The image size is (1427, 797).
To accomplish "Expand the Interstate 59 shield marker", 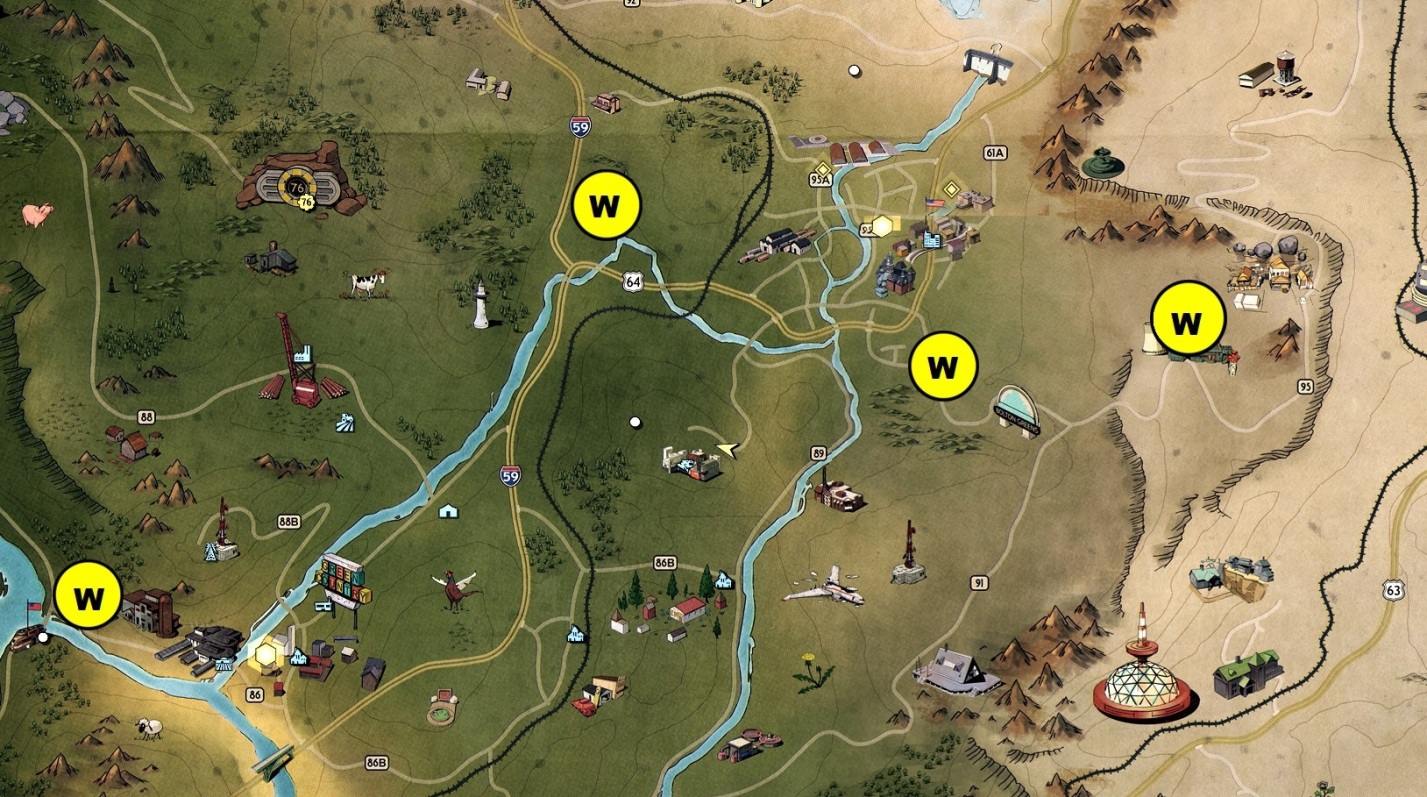I will point(509,477).
